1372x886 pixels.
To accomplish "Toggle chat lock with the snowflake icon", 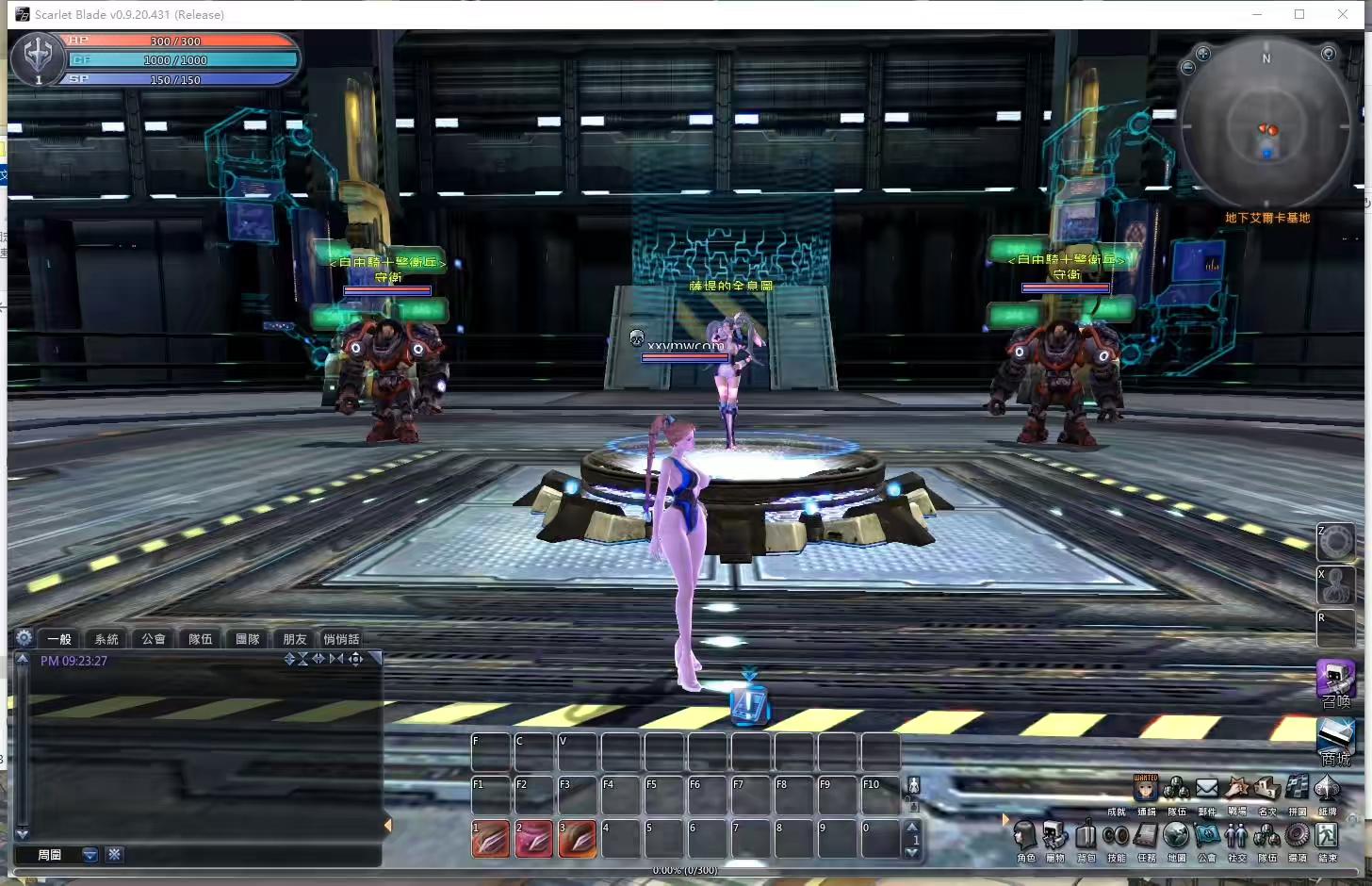I will 114,855.
